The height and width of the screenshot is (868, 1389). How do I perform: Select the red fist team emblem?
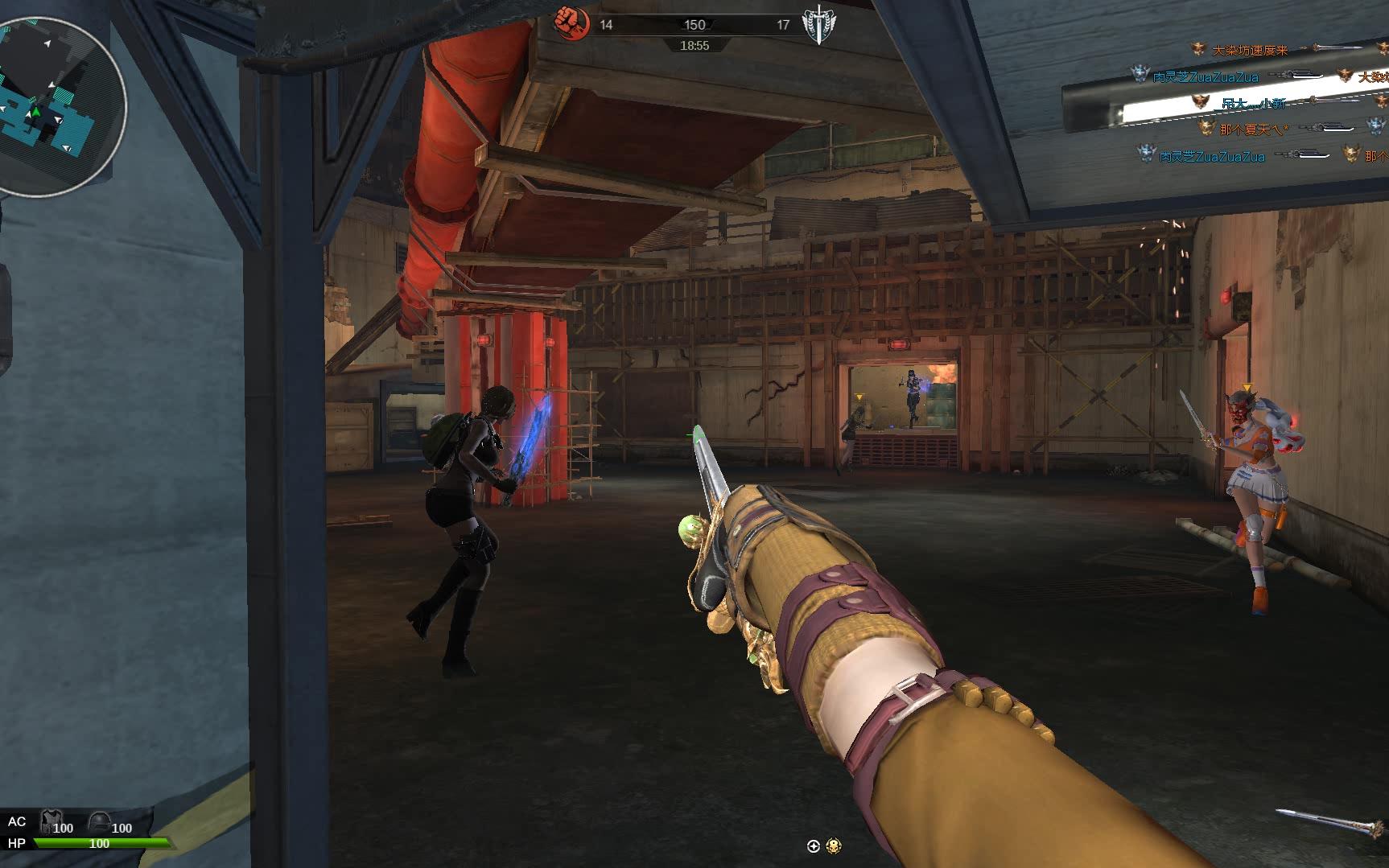[571, 23]
